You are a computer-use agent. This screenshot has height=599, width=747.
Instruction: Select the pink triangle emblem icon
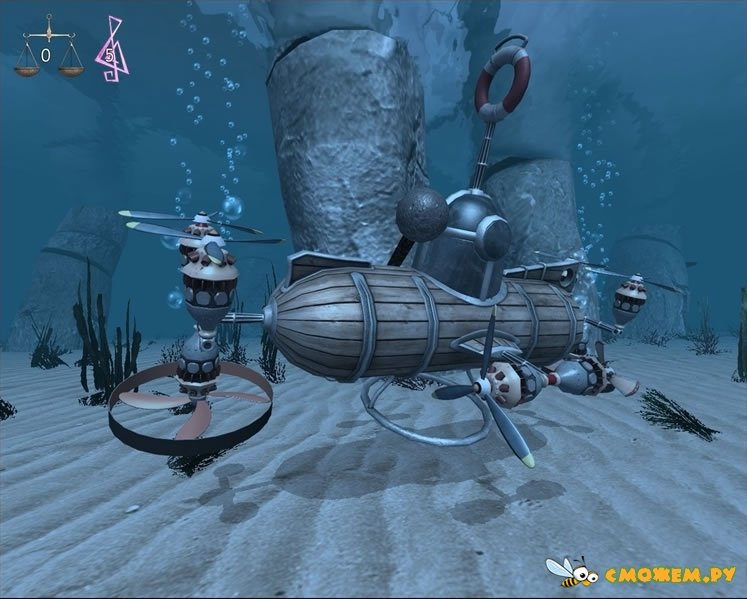click(x=109, y=48)
